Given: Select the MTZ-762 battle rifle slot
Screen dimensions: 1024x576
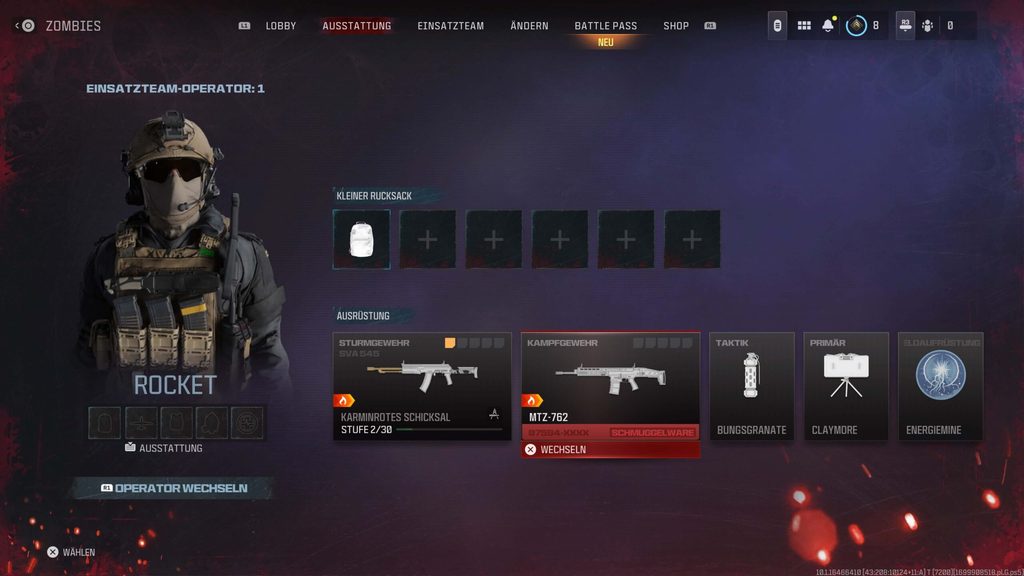Looking at the screenshot, I should pyautogui.click(x=610, y=385).
